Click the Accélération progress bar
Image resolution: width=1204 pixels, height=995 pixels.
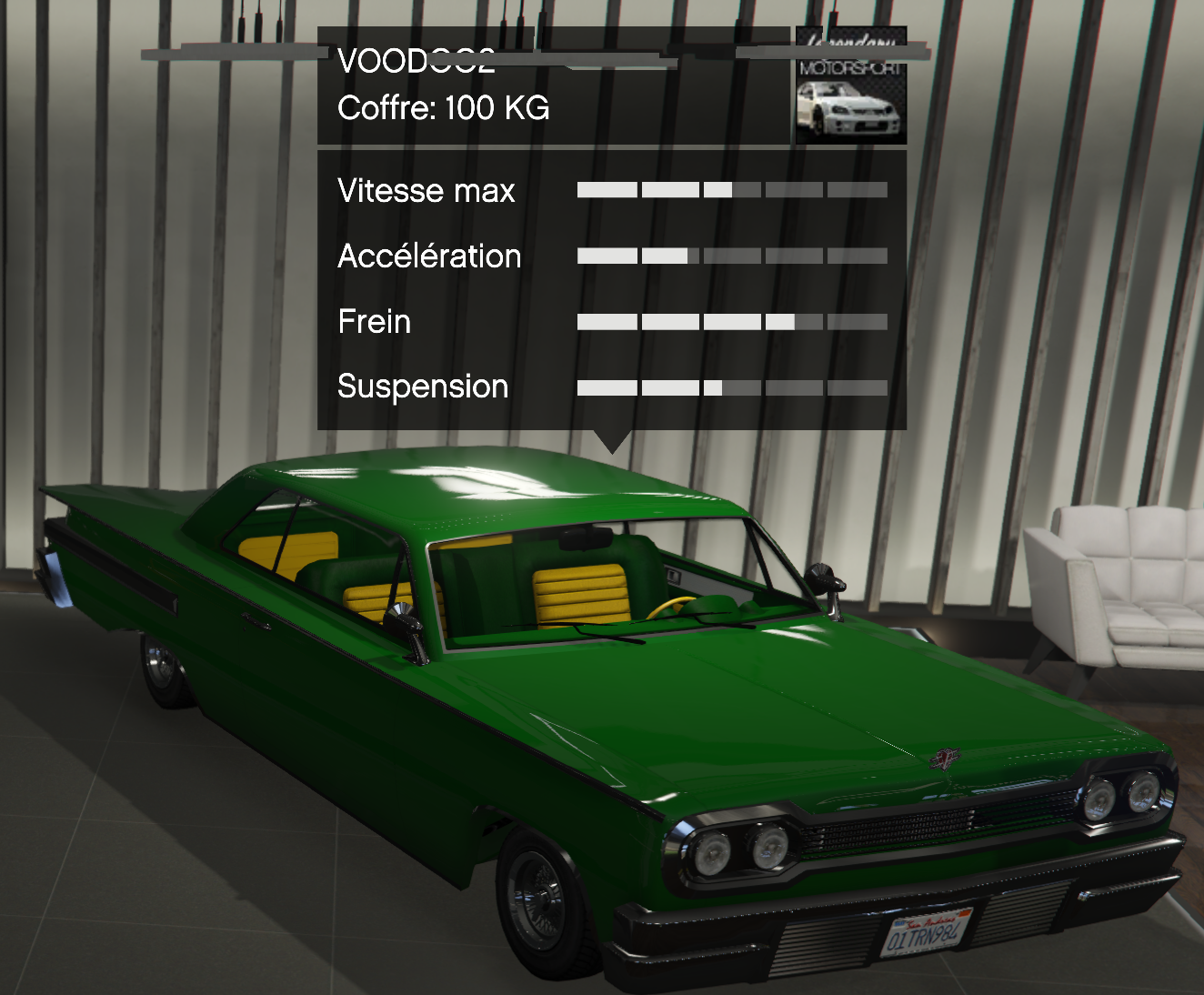732,256
